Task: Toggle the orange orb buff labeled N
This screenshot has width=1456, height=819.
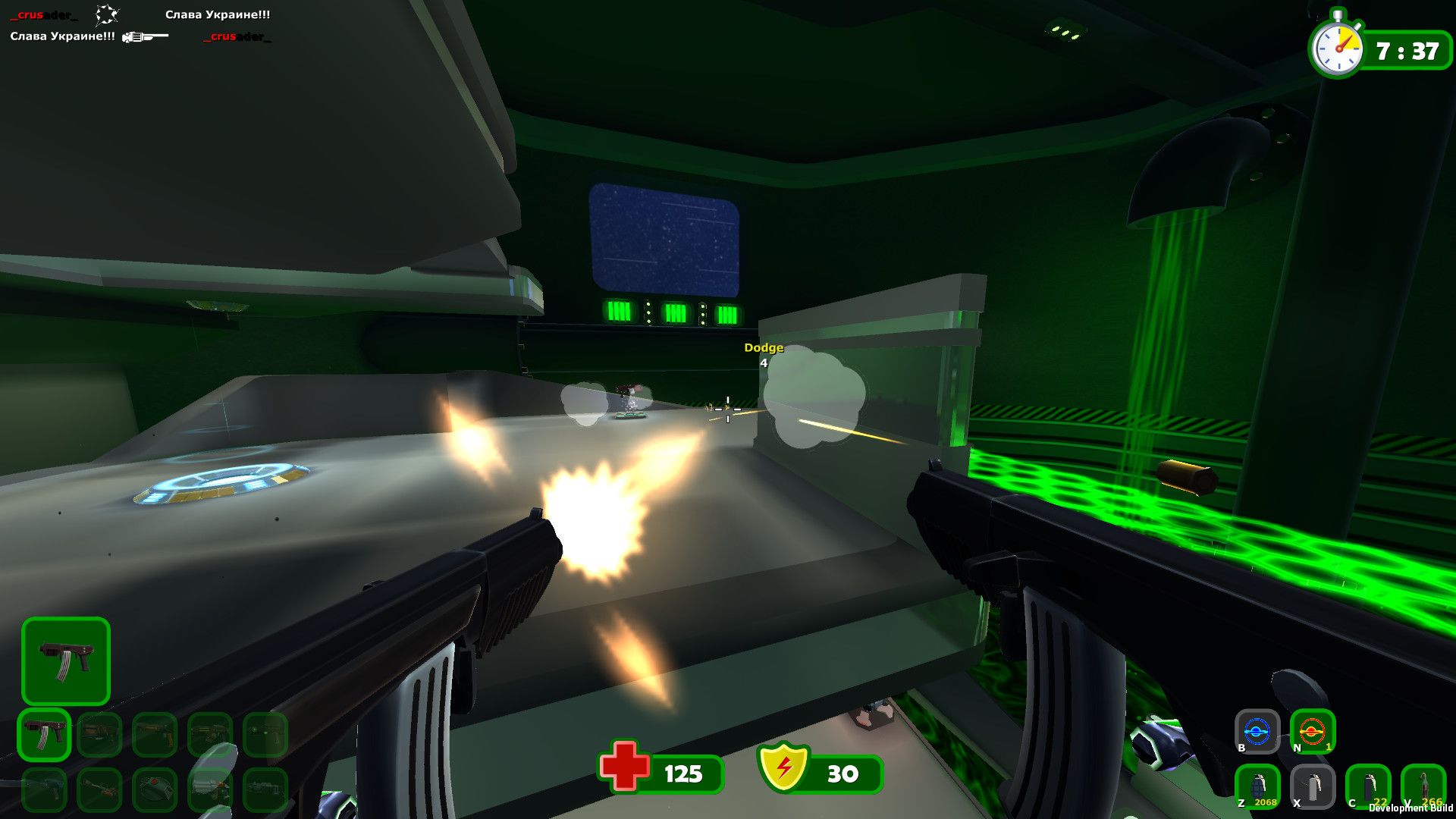Action: tap(1312, 730)
